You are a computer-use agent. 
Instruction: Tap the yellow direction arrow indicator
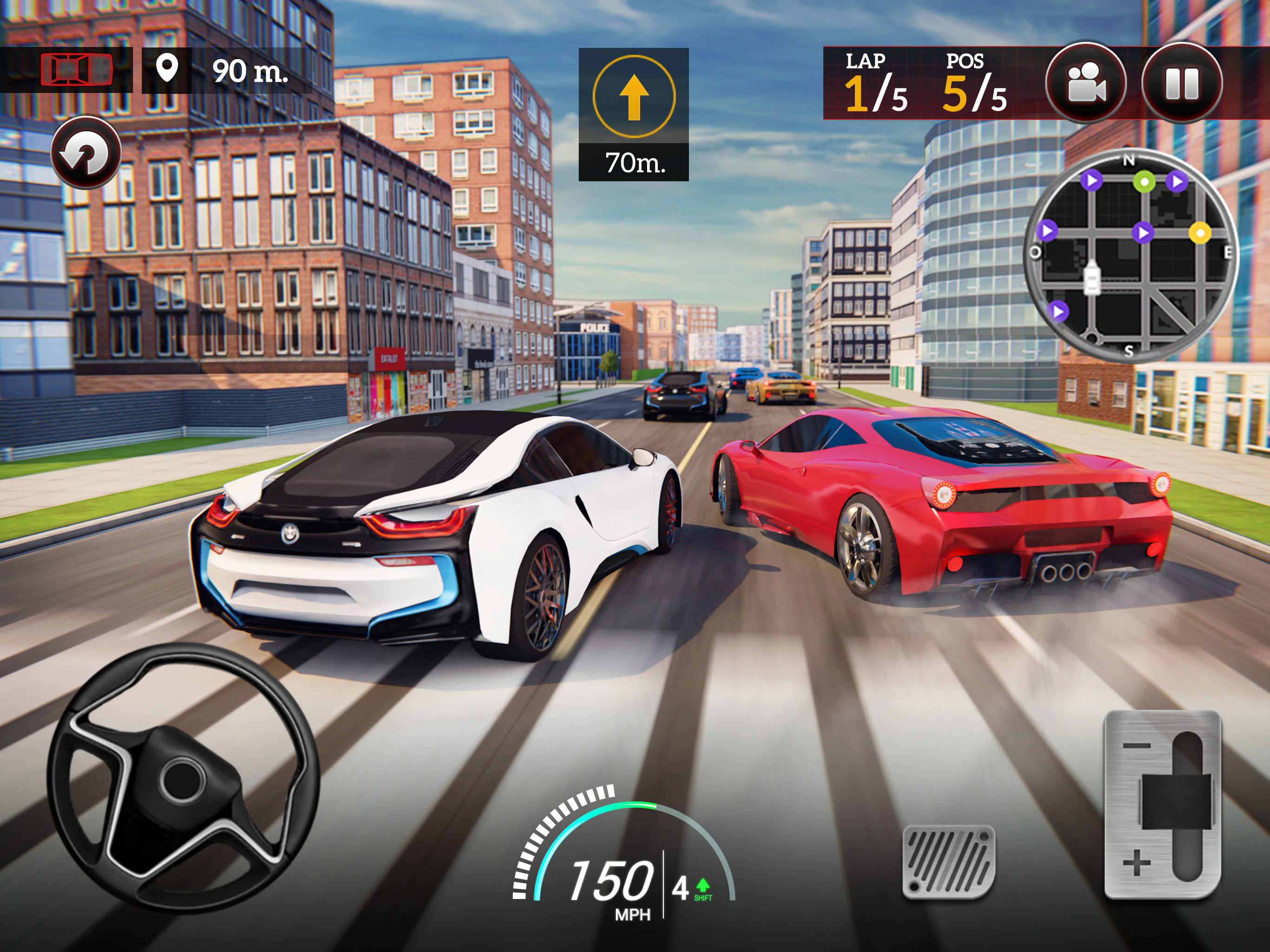point(634,97)
